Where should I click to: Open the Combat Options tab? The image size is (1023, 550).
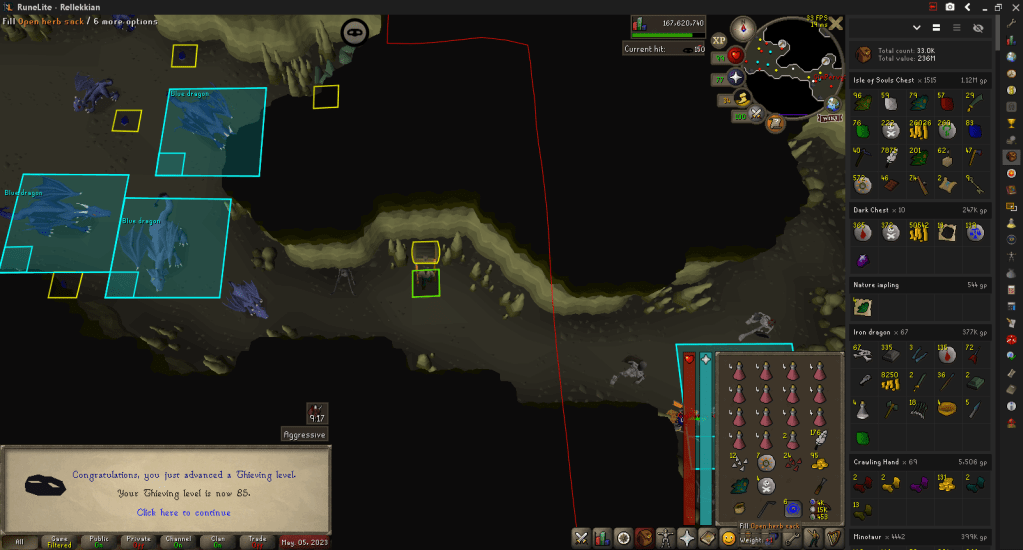(x=580, y=538)
